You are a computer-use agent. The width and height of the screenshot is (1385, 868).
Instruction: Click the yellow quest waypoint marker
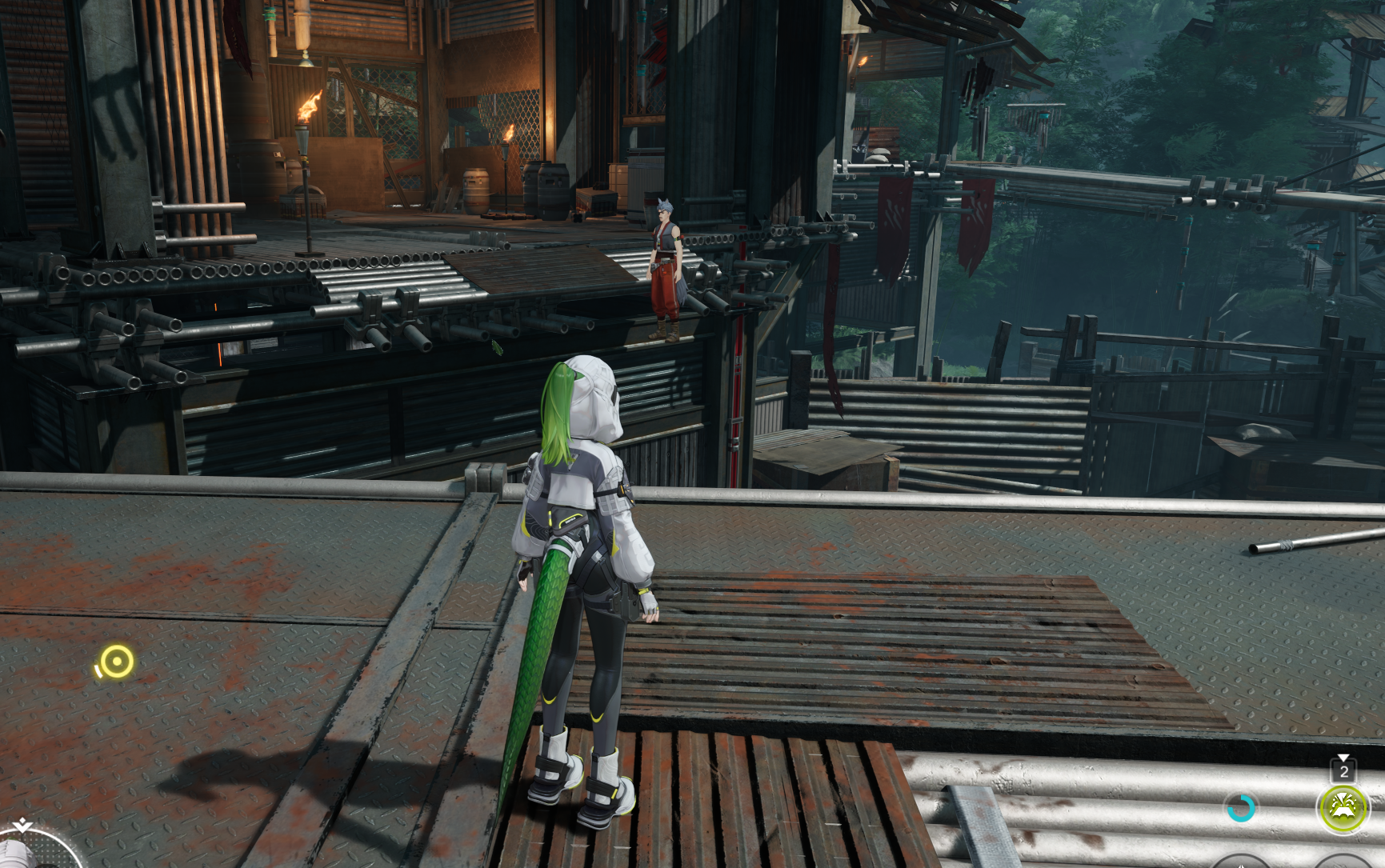(117, 662)
